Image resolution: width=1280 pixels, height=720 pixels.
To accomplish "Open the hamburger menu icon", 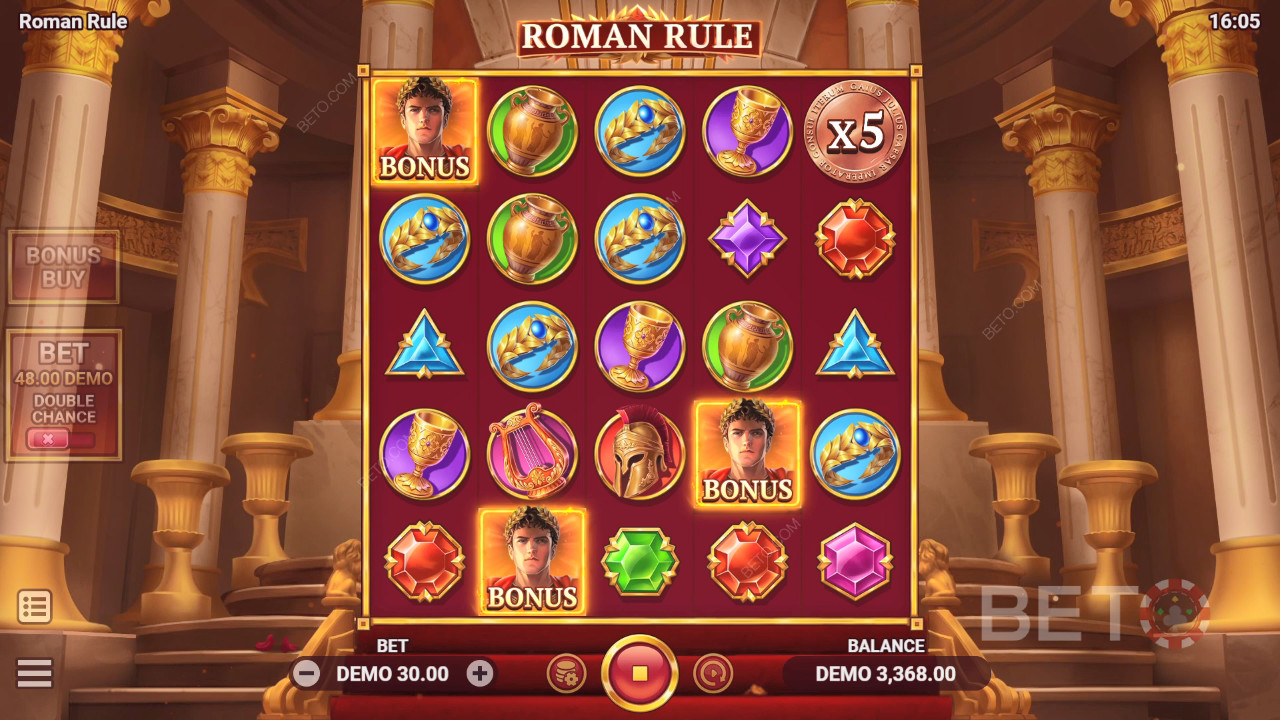I will [35, 673].
